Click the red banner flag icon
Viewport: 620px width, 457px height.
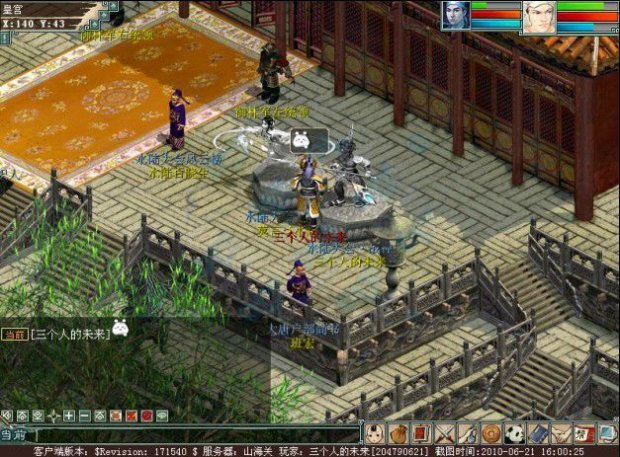pos(421,434)
